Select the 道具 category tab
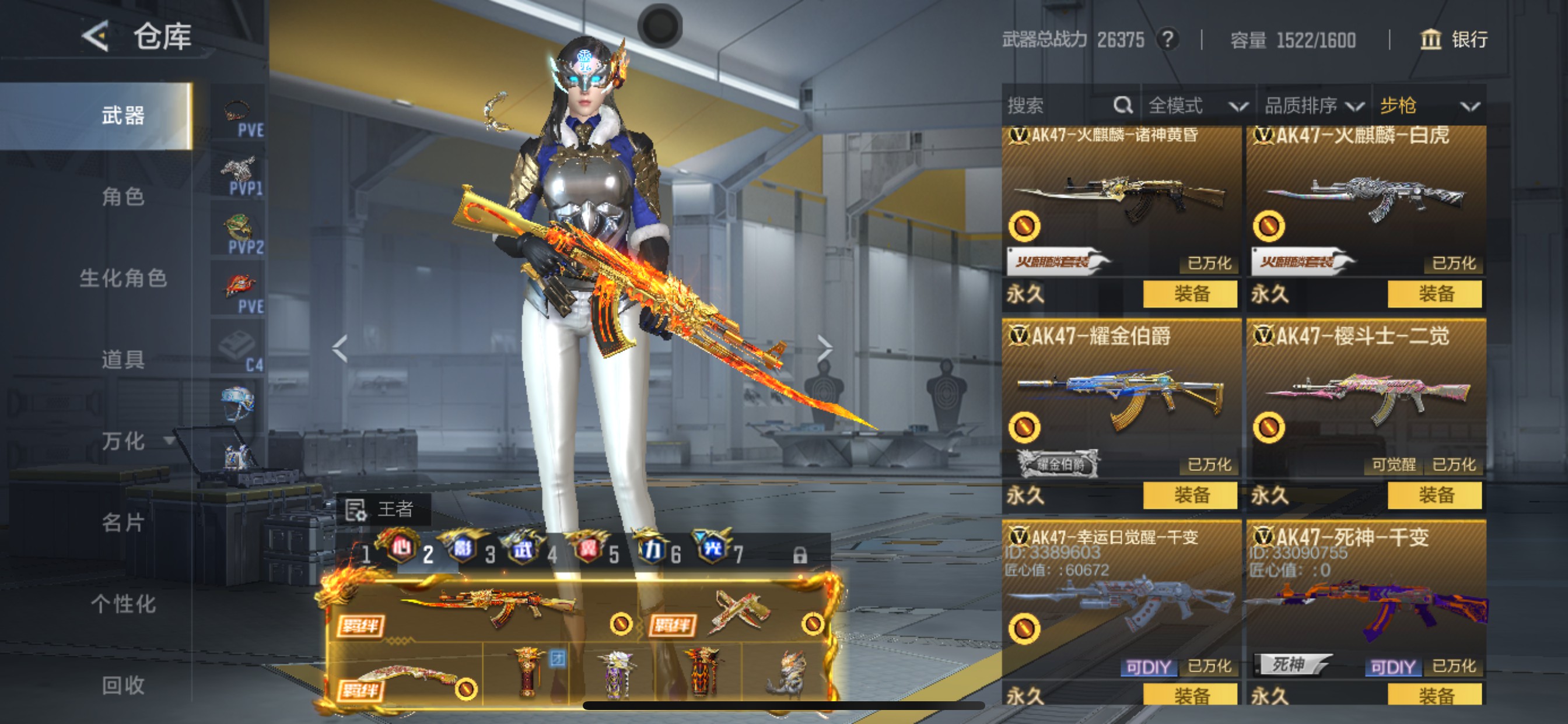 [123, 360]
